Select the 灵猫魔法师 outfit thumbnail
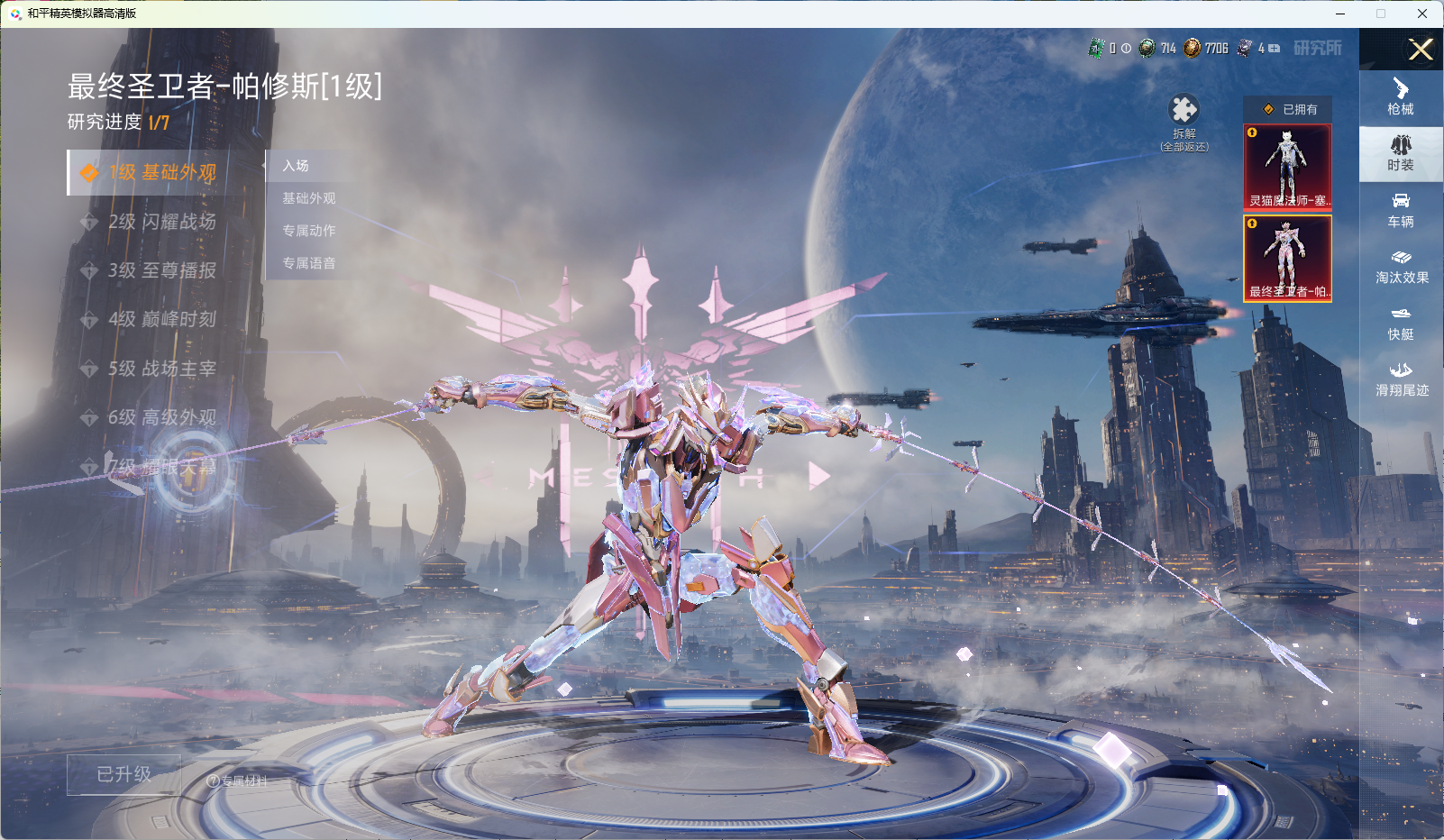The image size is (1444, 840). click(1287, 167)
